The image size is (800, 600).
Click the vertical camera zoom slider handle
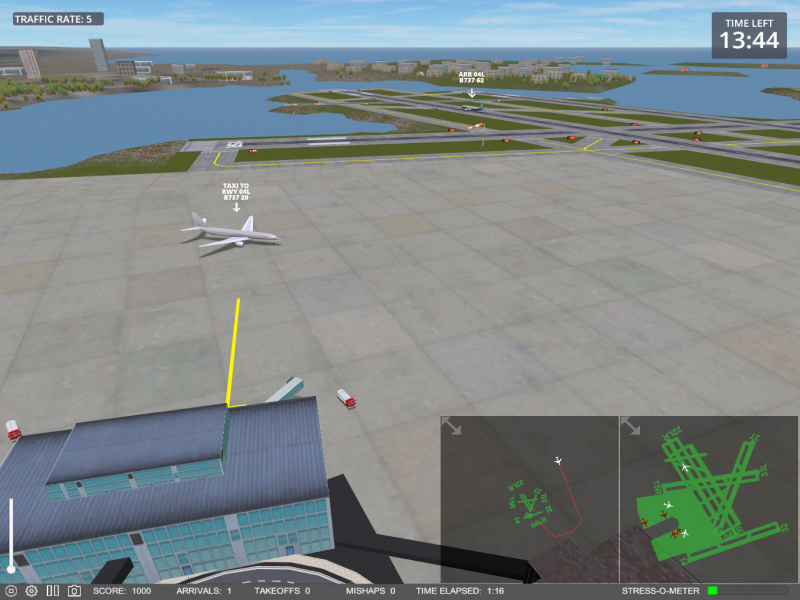11,569
